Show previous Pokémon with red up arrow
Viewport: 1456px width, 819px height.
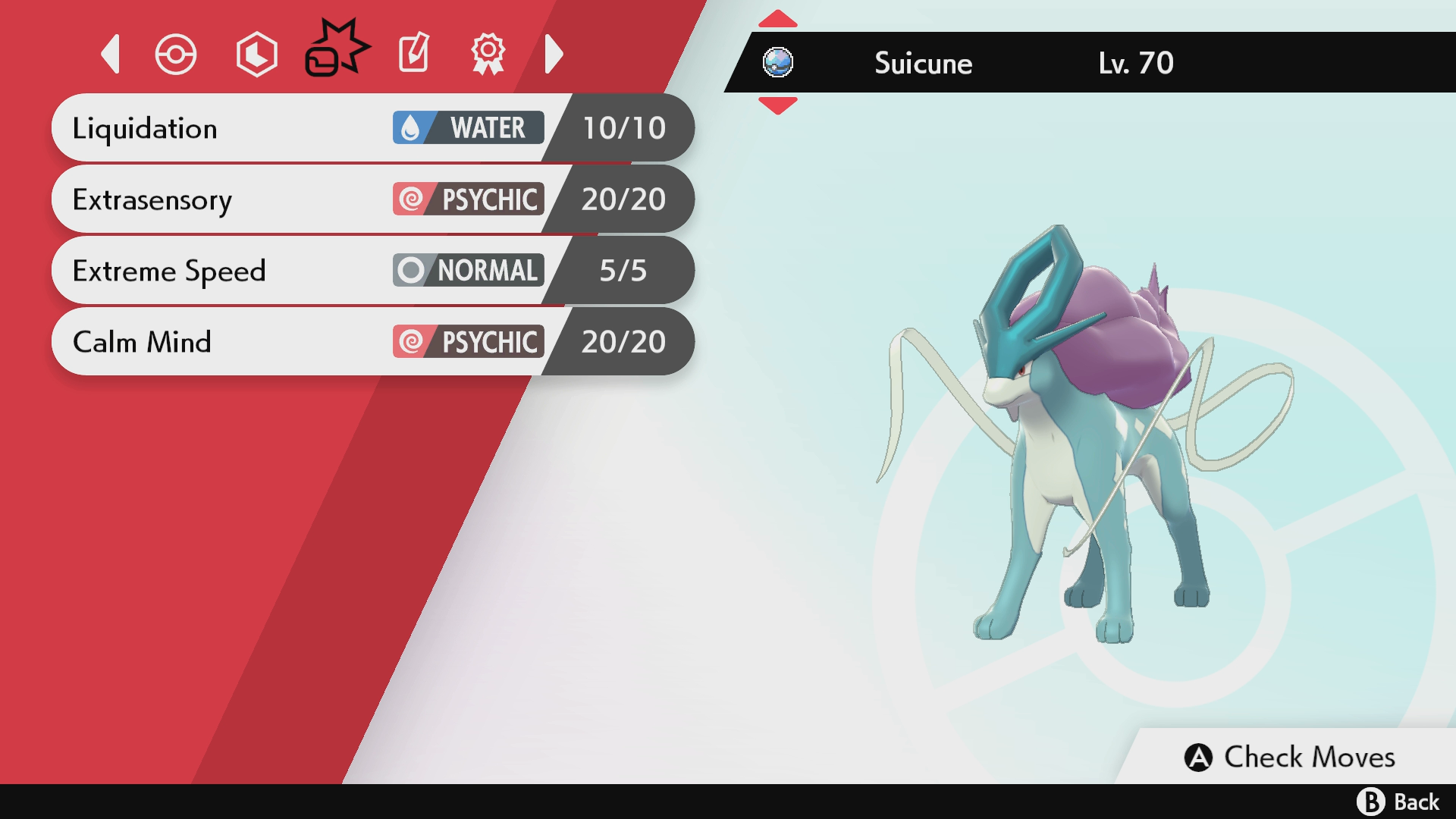[778, 18]
